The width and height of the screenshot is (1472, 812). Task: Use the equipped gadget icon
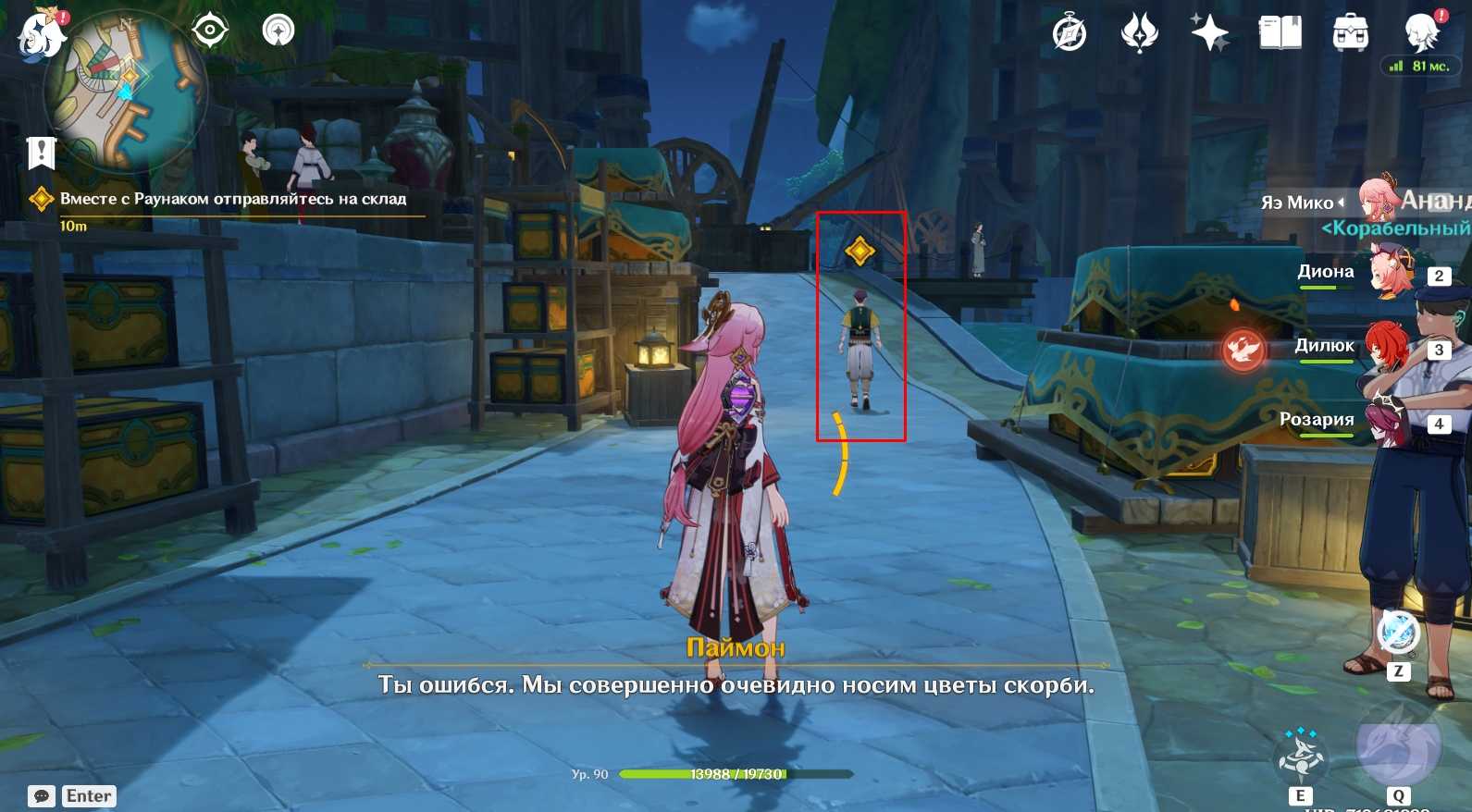tap(1398, 634)
